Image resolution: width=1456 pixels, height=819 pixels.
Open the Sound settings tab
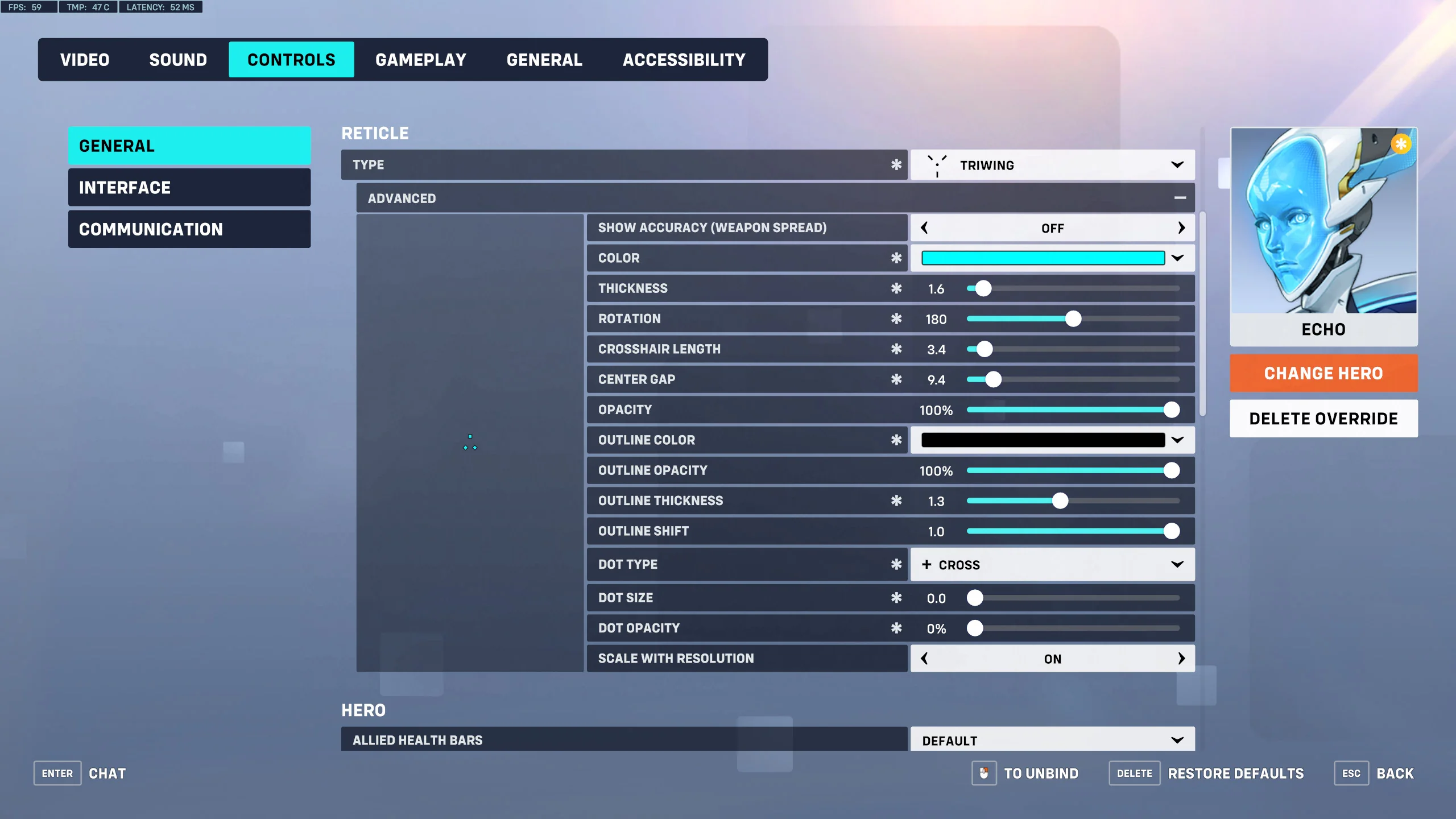click(x=178, y=60)
